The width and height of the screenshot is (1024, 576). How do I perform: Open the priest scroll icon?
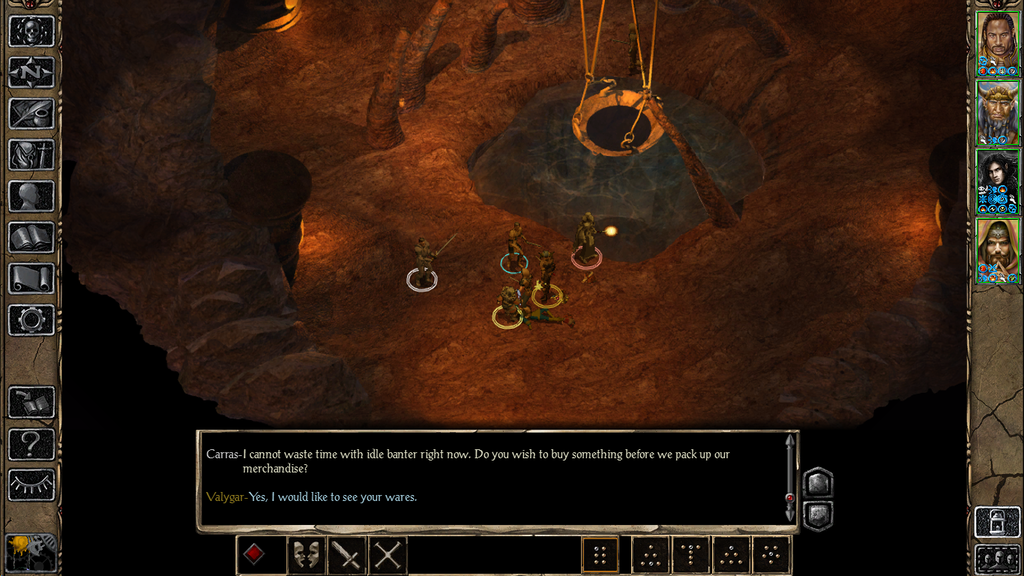31,278
